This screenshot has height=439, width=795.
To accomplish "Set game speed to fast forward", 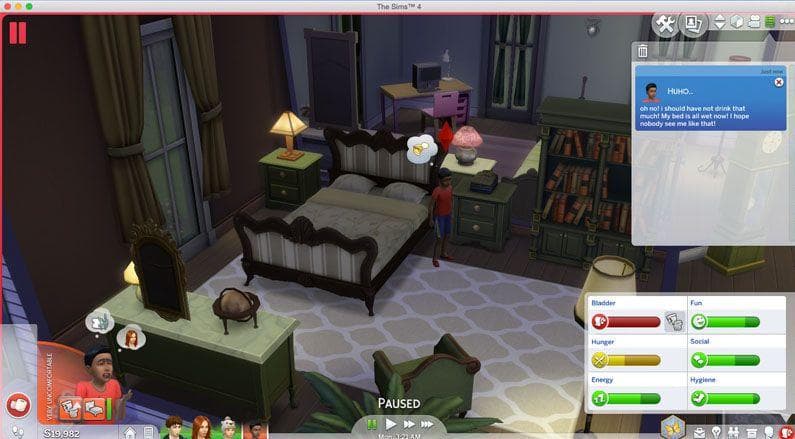I will tap(410, 424).
